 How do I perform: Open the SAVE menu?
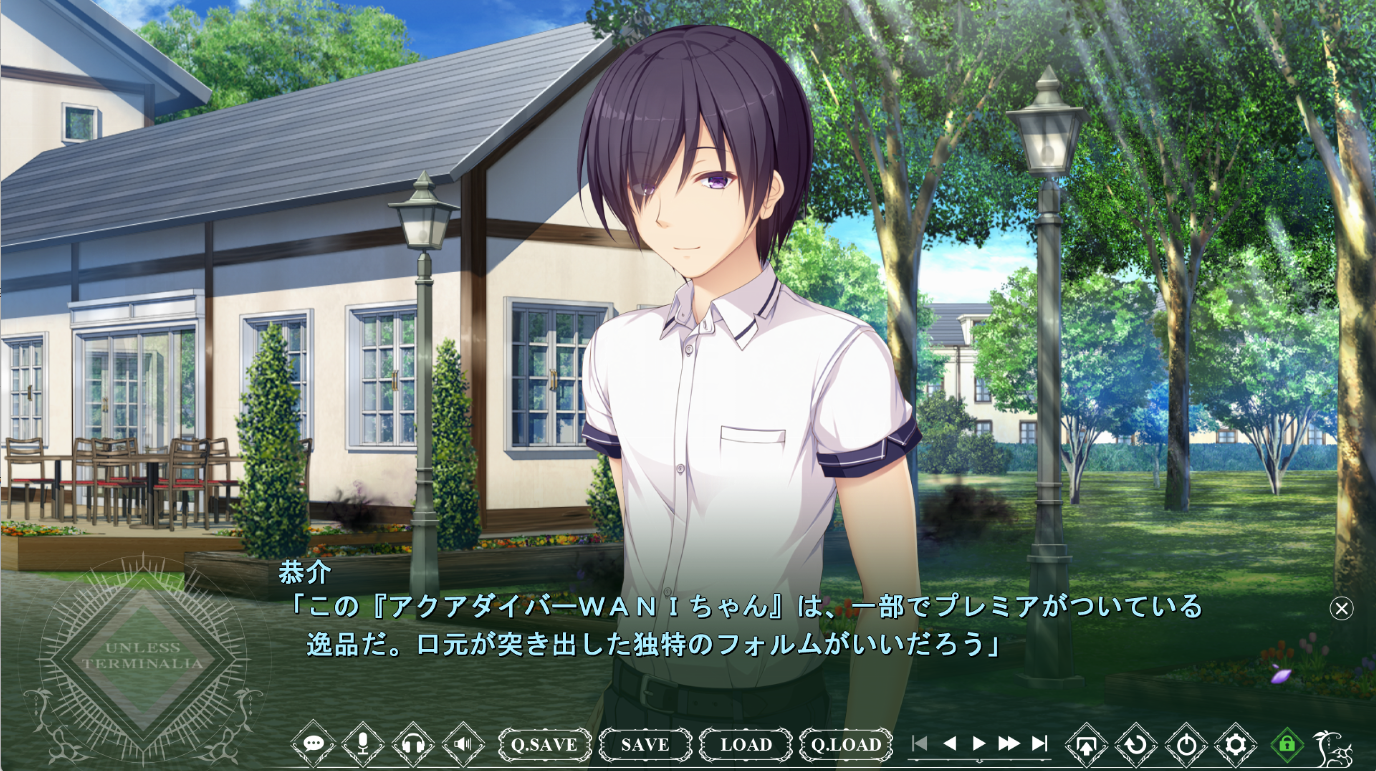(x=645, y=744)
